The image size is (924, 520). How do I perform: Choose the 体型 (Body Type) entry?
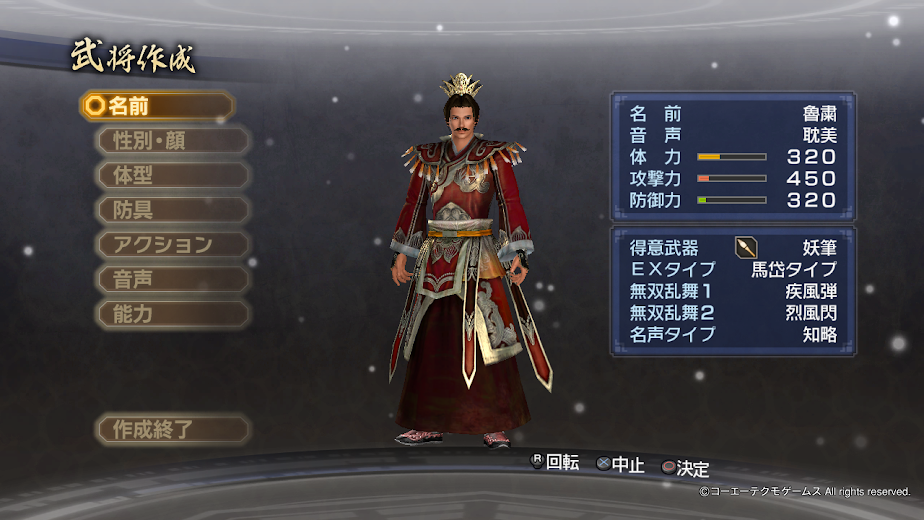coord(172,175)
